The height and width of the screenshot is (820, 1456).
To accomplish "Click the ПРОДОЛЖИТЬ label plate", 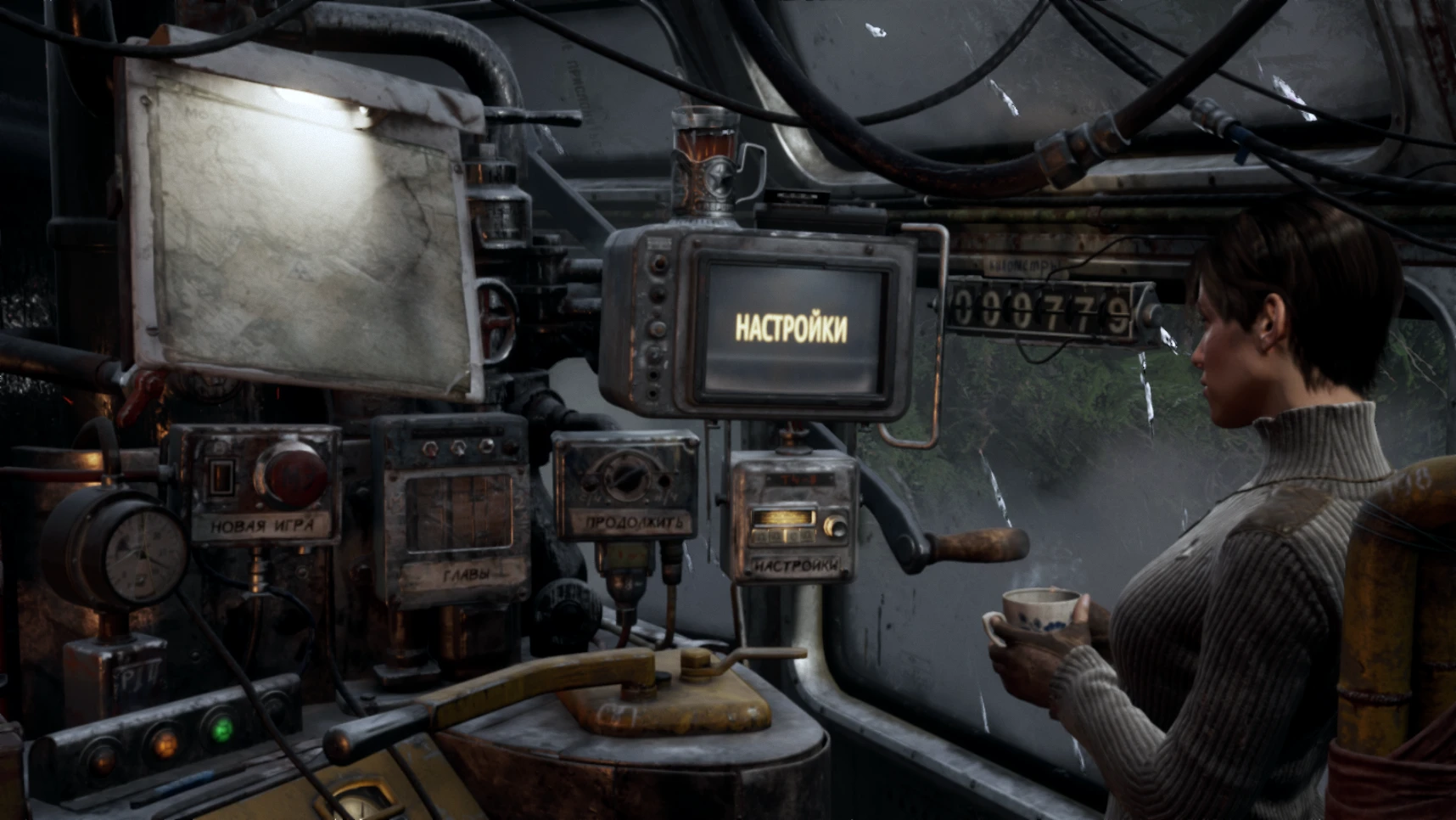I will pyautogui.click(x=632, y=525).
